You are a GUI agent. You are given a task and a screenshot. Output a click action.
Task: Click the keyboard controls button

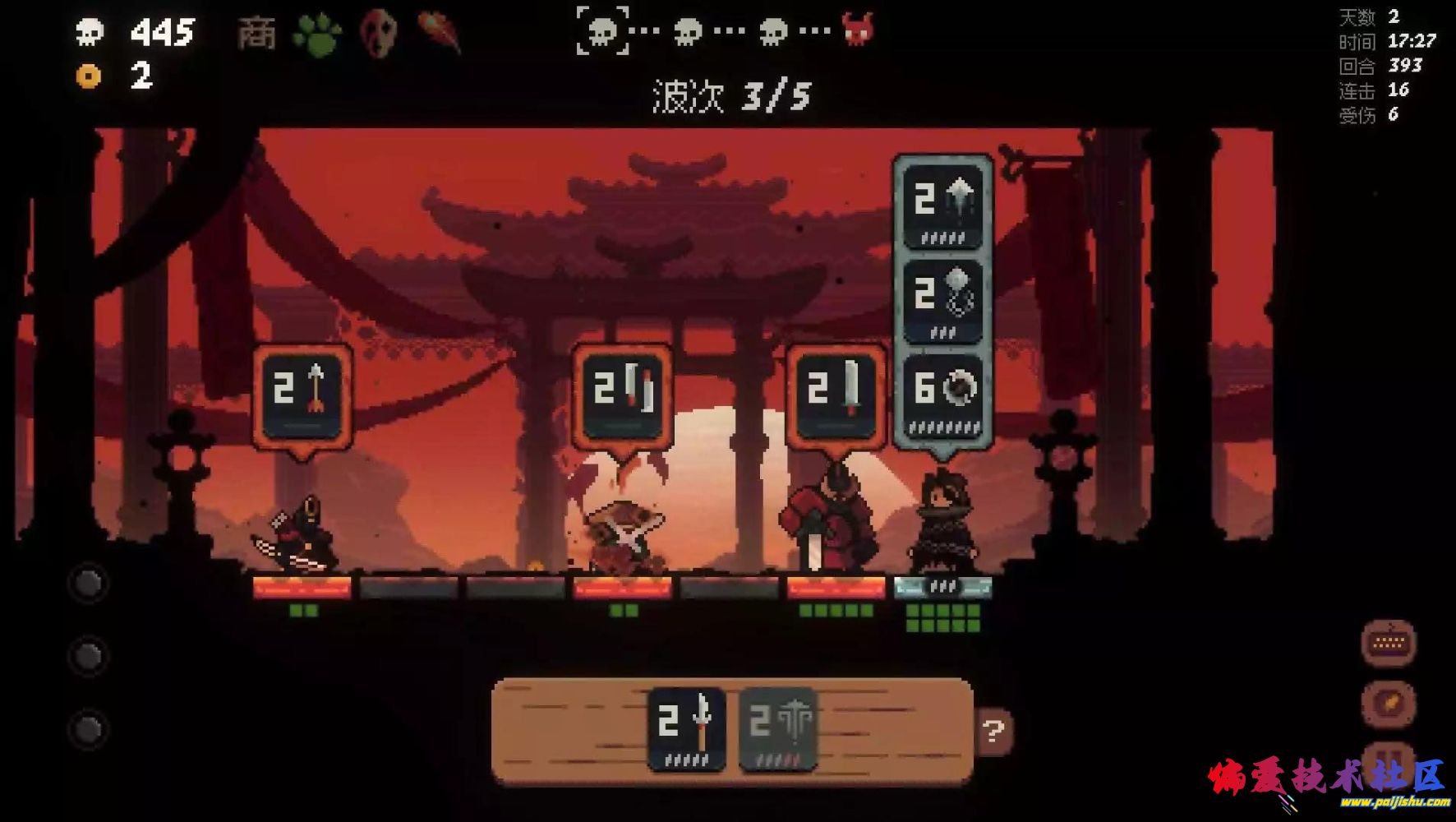(x=1388, y=643)
